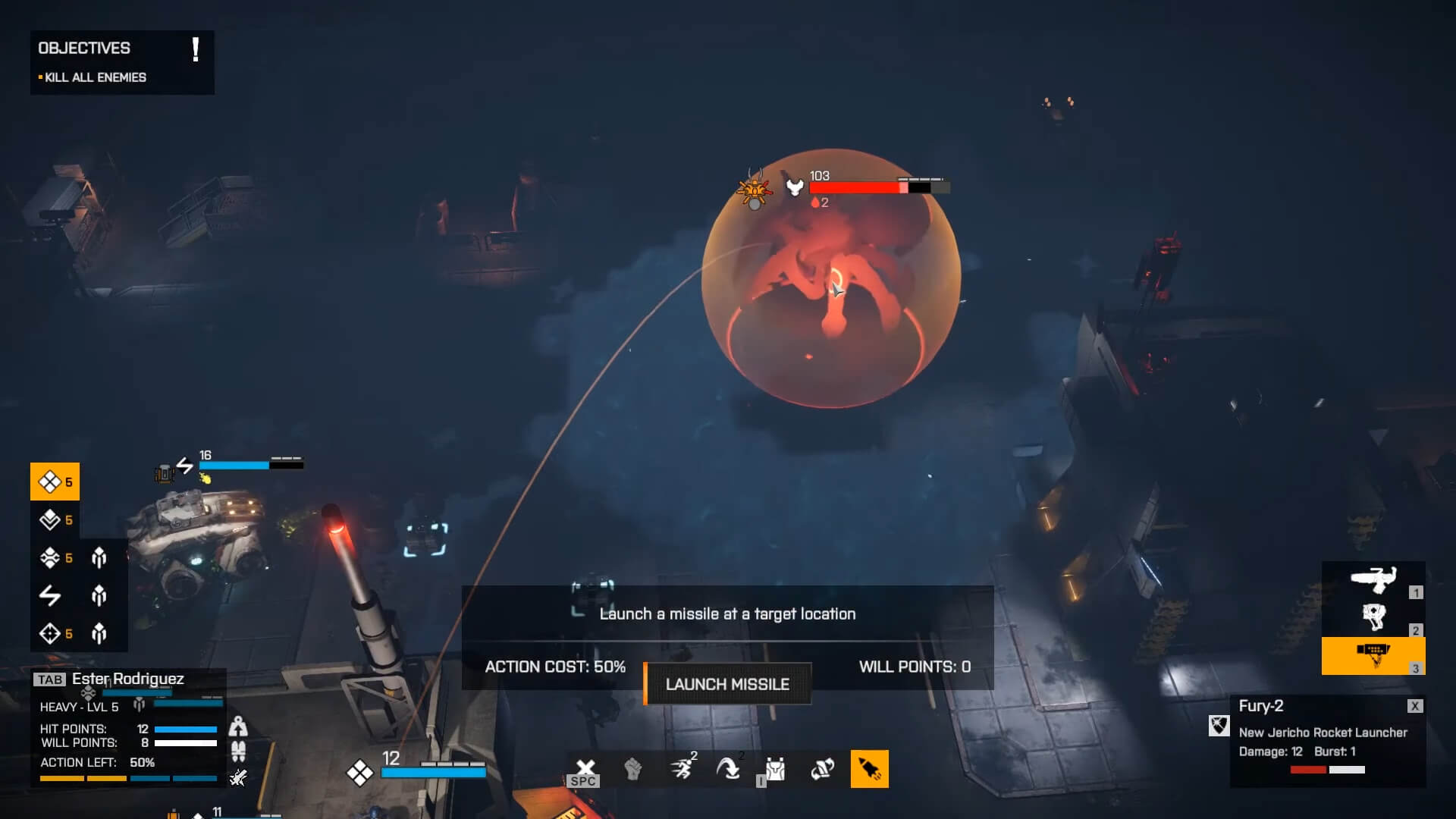The image size is (1456, 819).
Task: Click the KILL ALL ENEMIES objective entry
Action: point(95,77)
